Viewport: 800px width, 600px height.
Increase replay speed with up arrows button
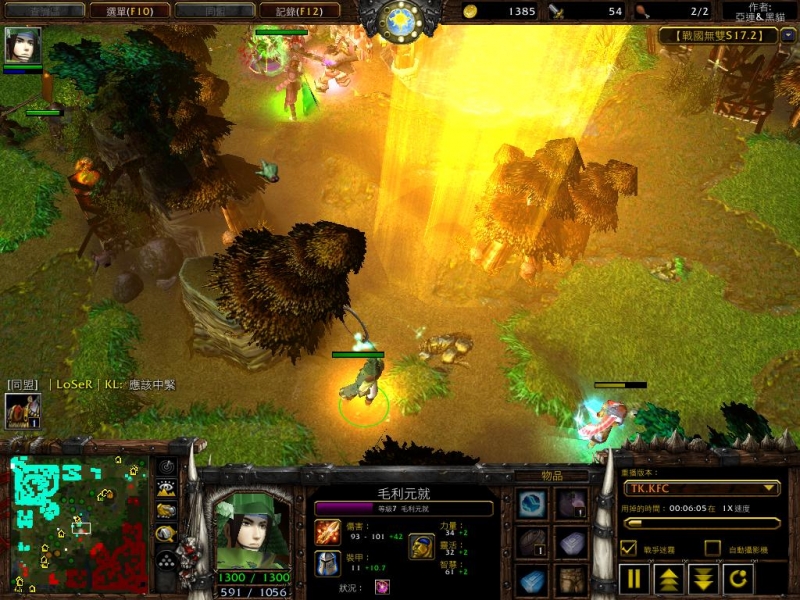click(666, 578)
